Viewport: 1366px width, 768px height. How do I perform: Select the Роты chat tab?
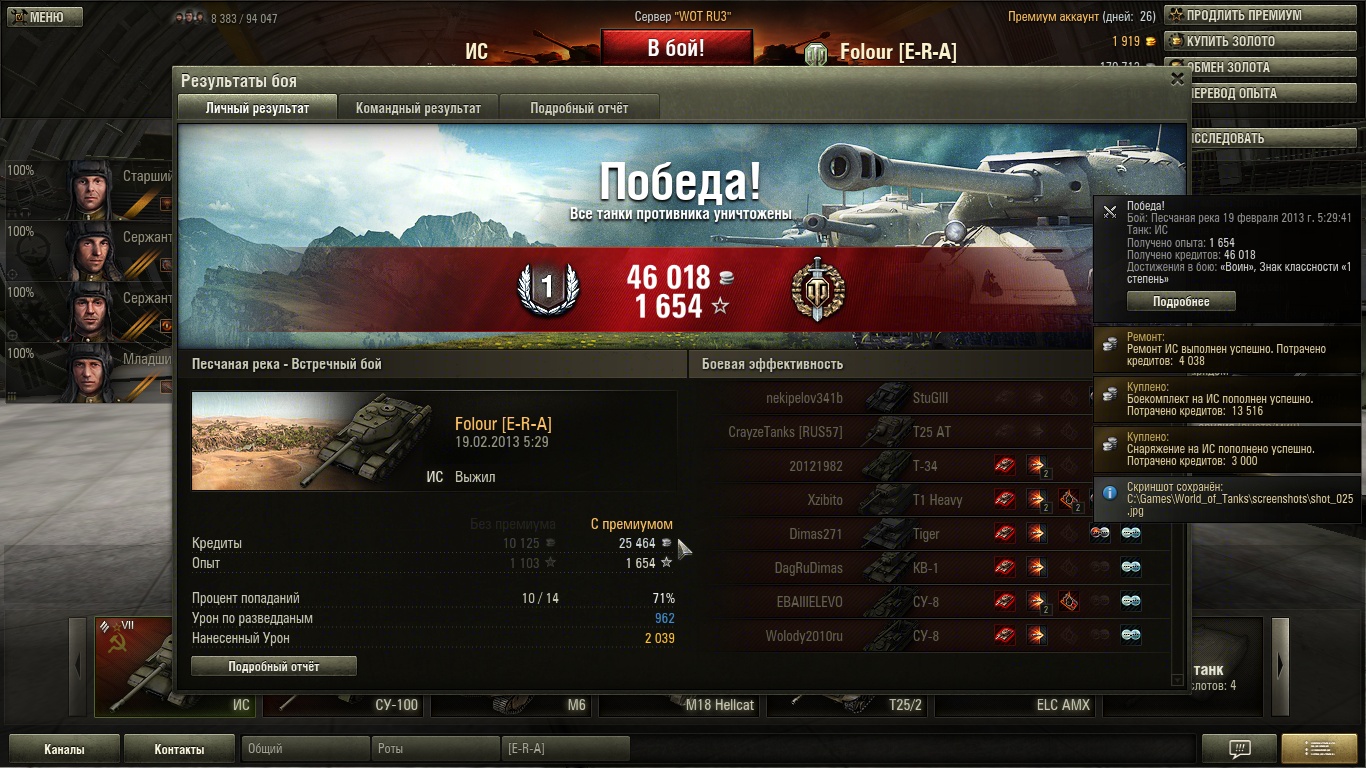point(435,749)
